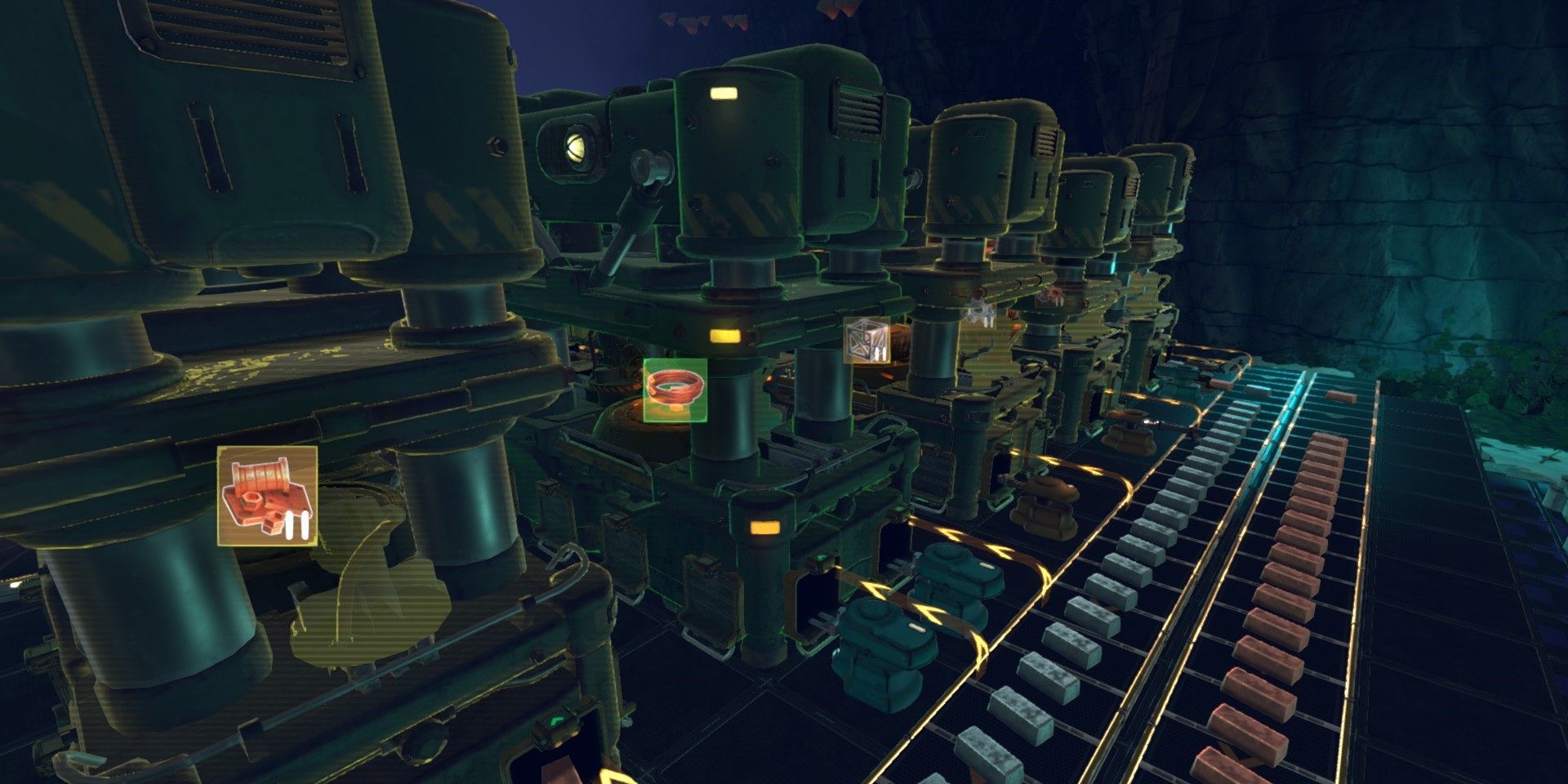
Task: Click the paused copper components recipe icon
Action: click(x=267, y=496)
